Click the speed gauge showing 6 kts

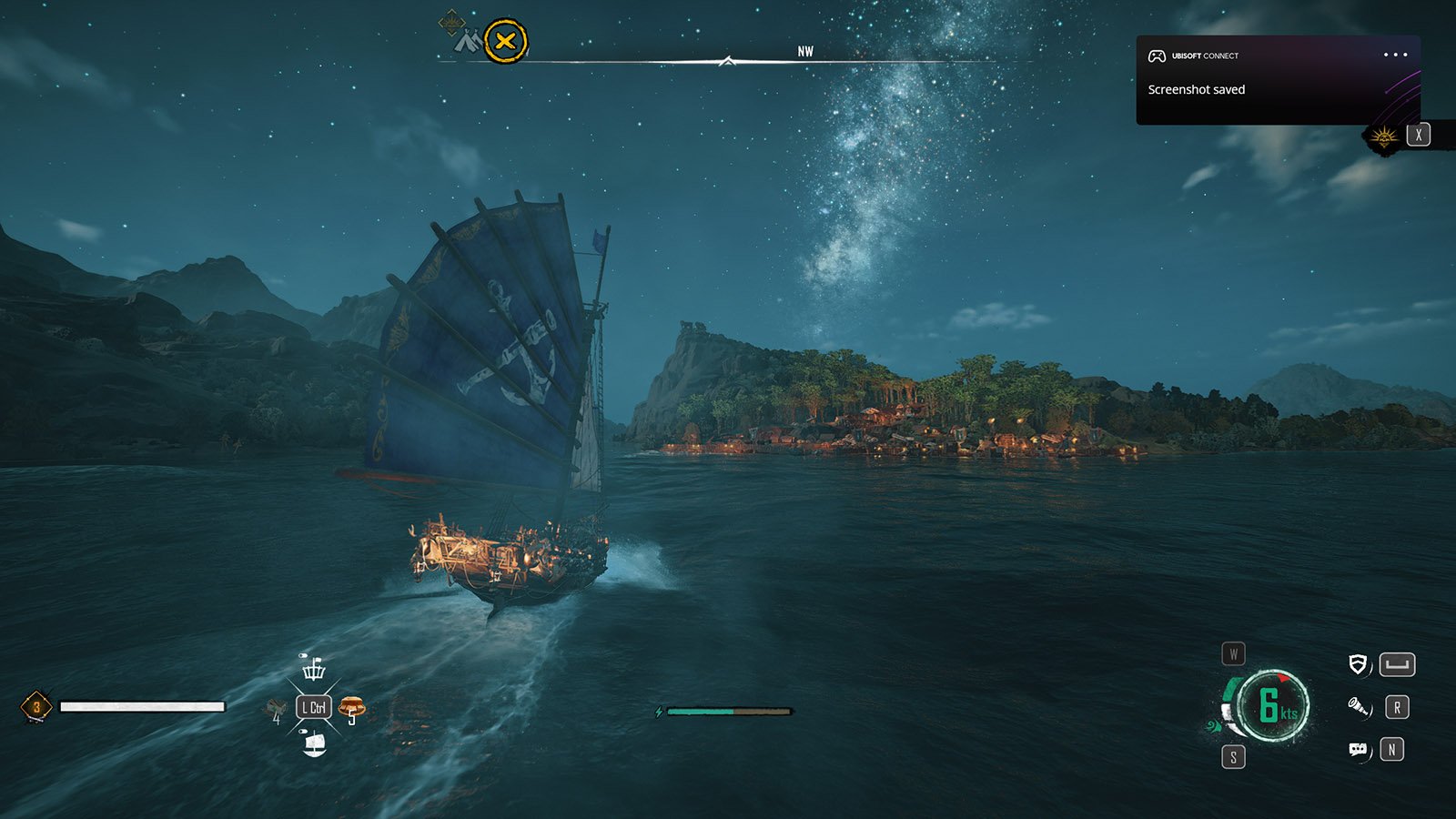[x=1272, y=705]
